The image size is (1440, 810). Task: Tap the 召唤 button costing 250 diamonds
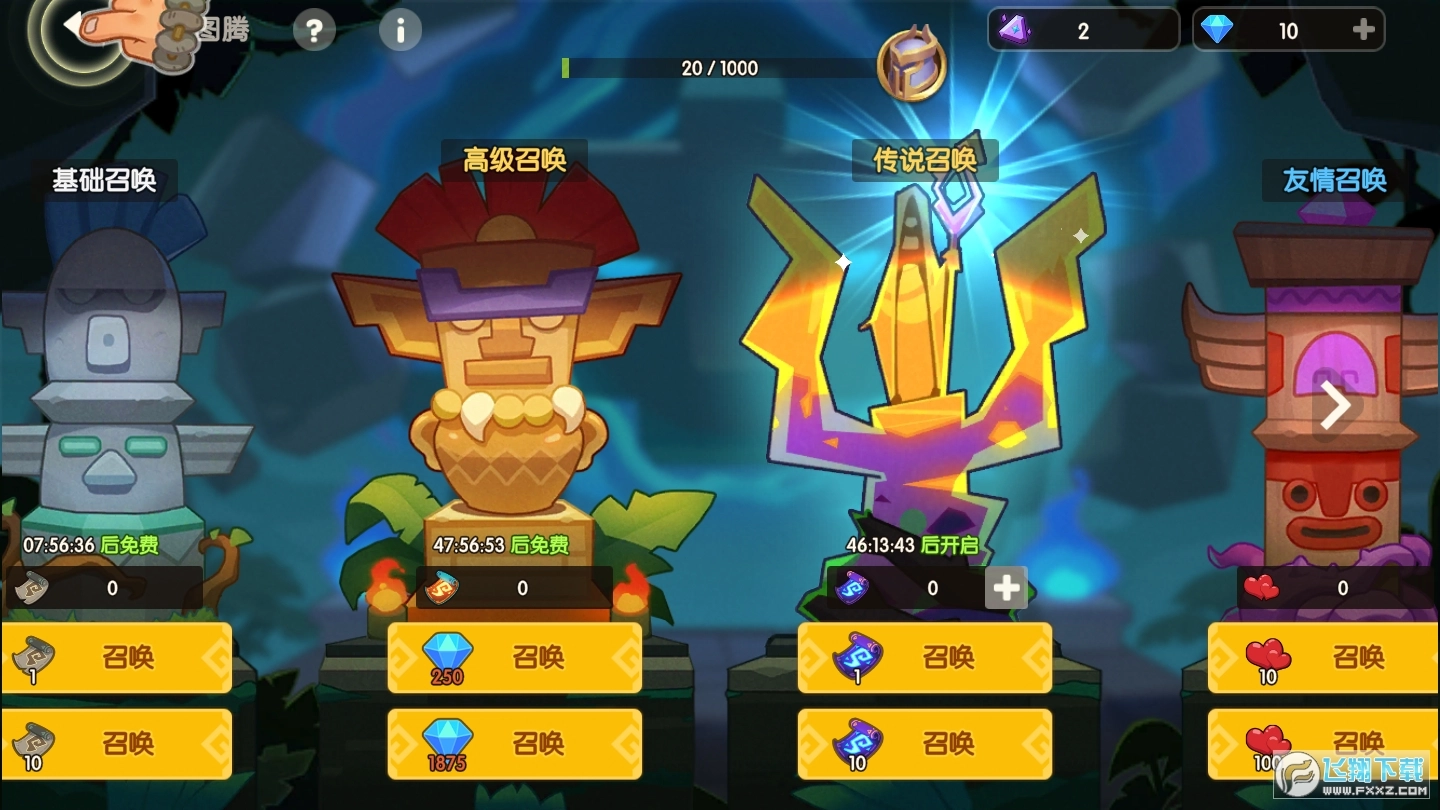pyautogui.click(x=515, y=657)
